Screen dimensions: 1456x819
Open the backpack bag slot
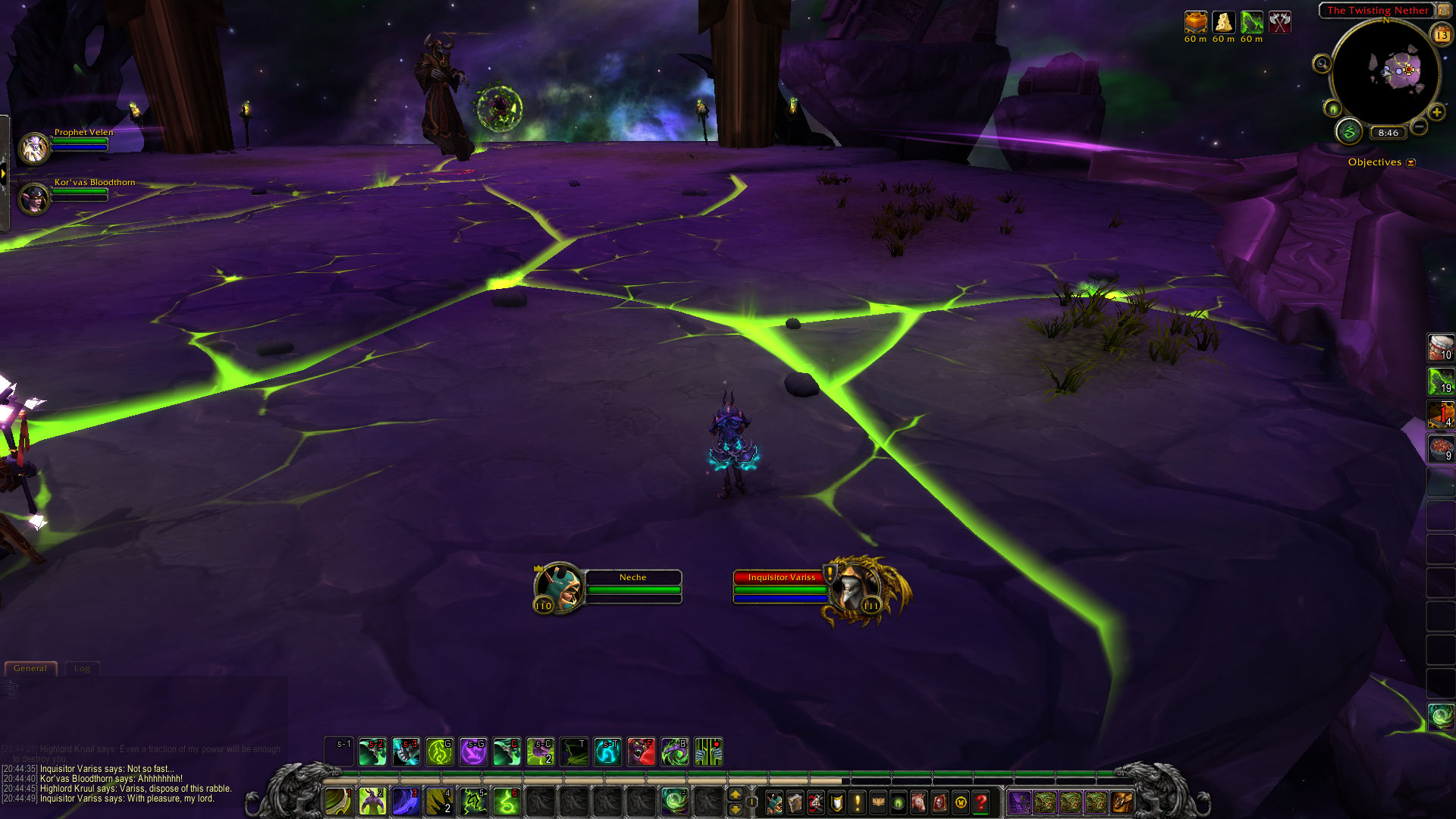point(1122,802)
